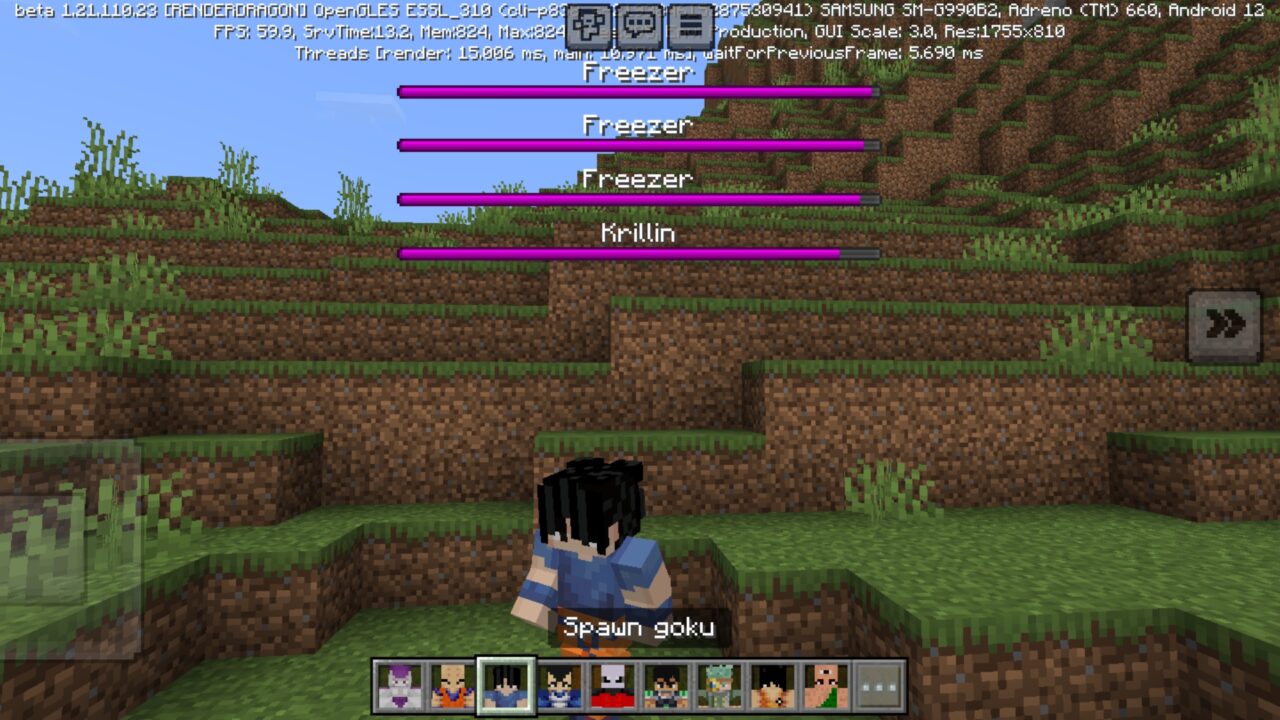
Task: Click the Krillin health bar
Action: click(x=637, y=253)
